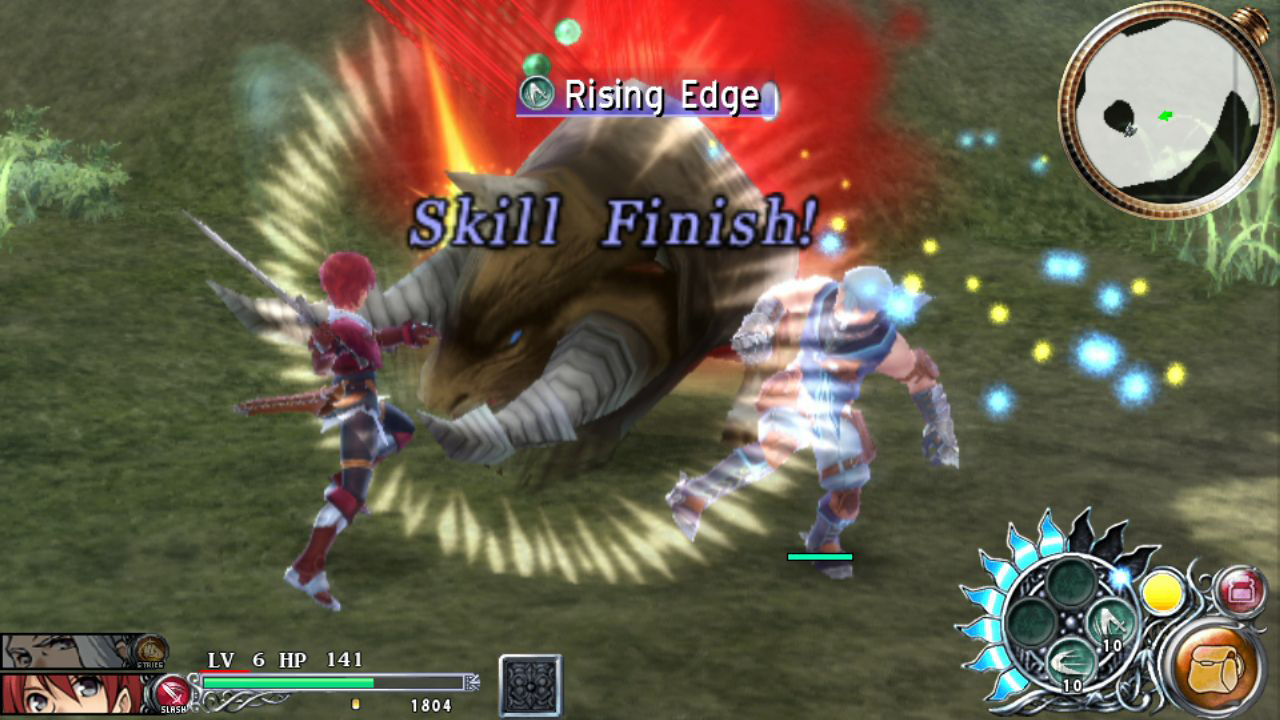This screenshot has width=1280, height=720.
Task: Tap the red jar icon above the bag
Action: click(1241, 590)
